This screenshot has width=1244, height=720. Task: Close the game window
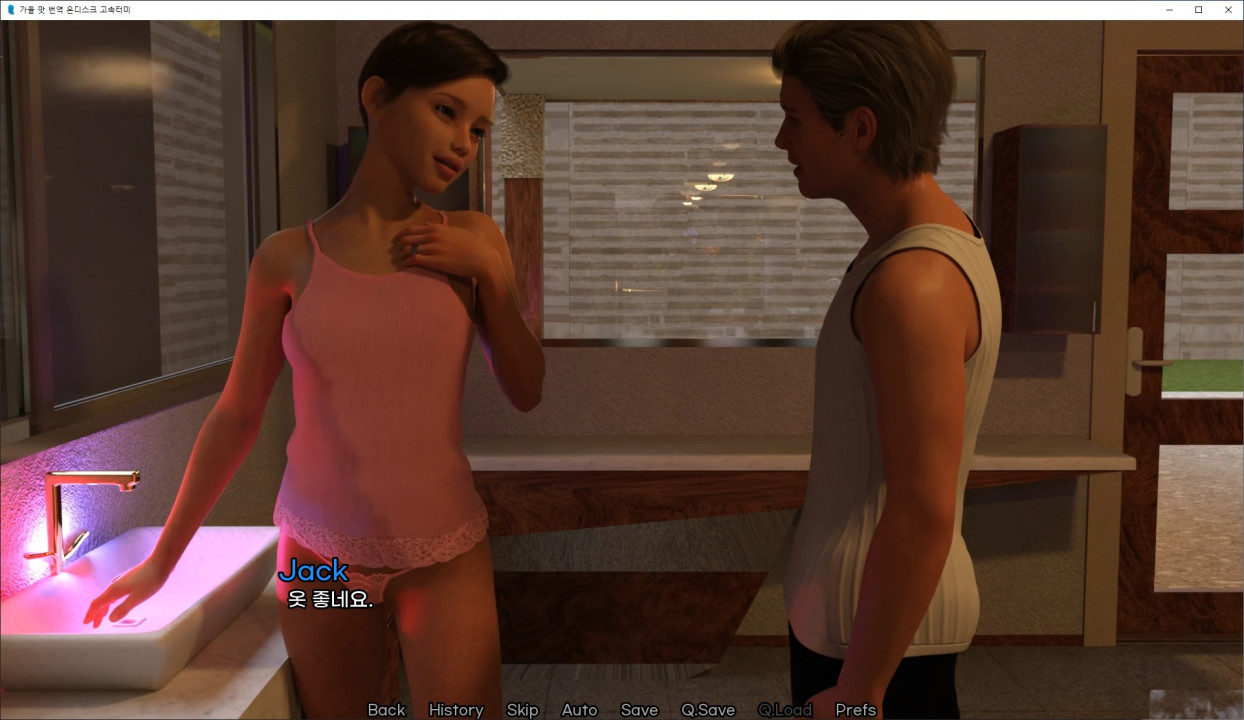(1228, 10)
